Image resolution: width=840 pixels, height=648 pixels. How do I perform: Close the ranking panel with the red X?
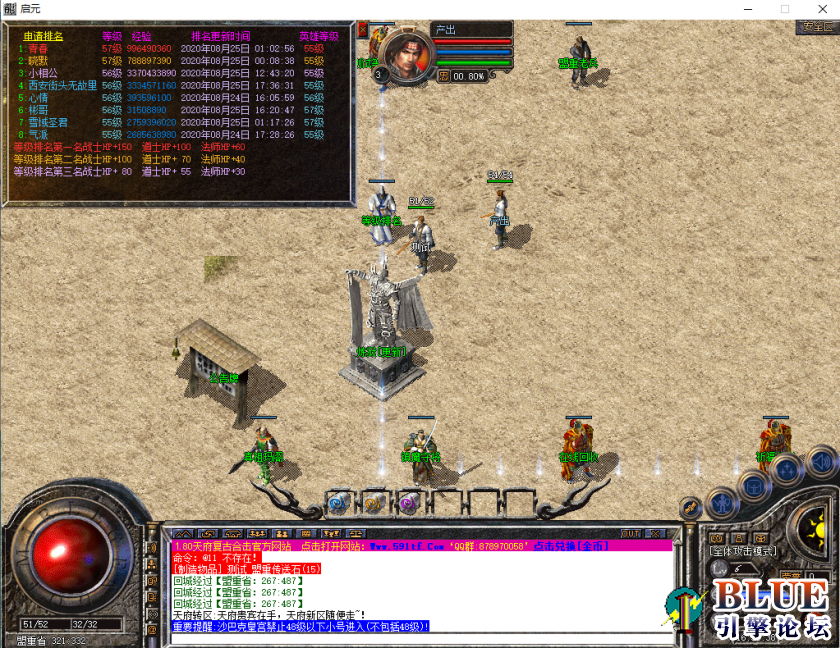click(x=363, y=31)
